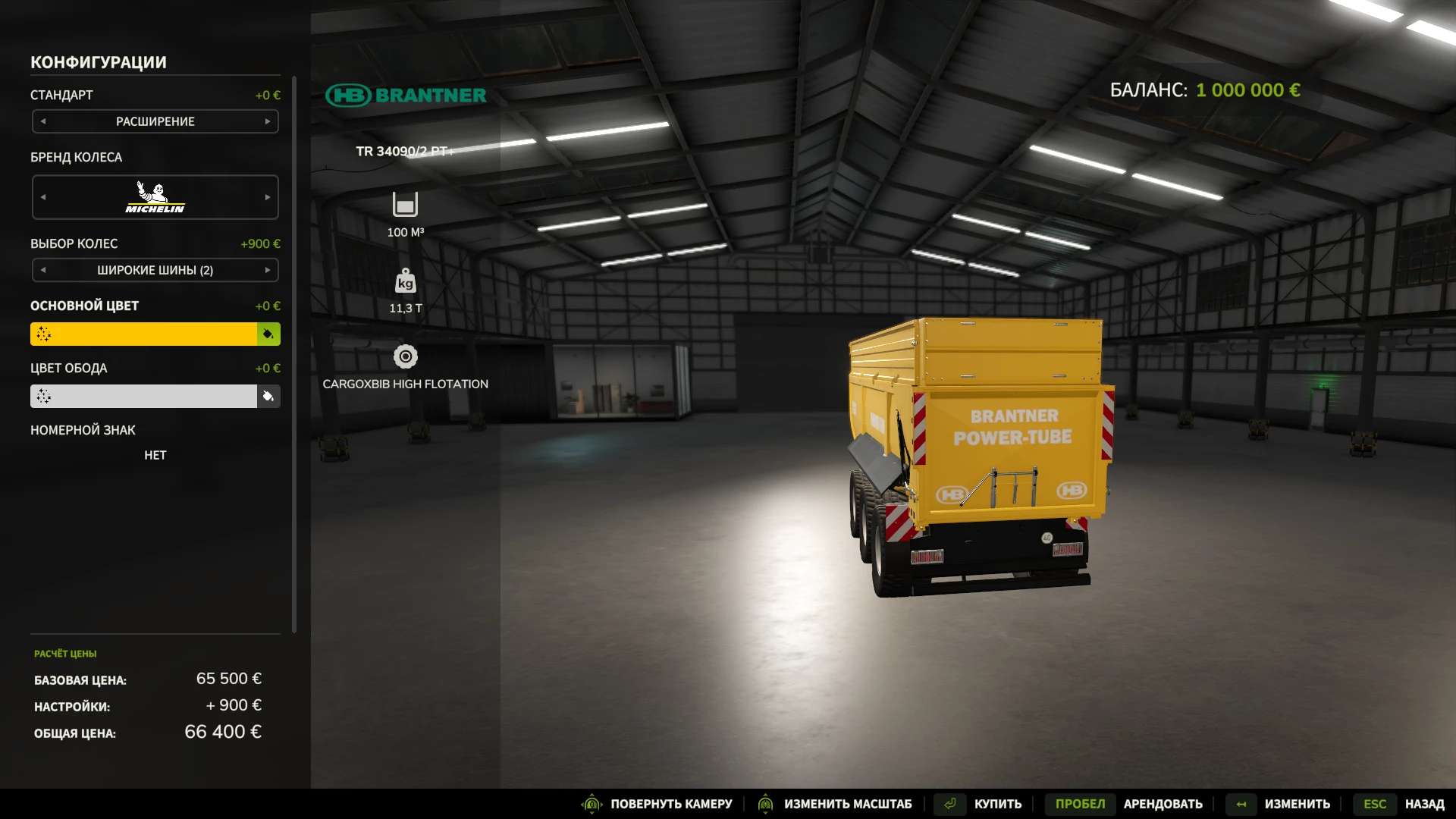The height and width of the screenshot is (819, 1456).
Task: Choose previous wheel option in Выбор колес
Action: [43, 270]
